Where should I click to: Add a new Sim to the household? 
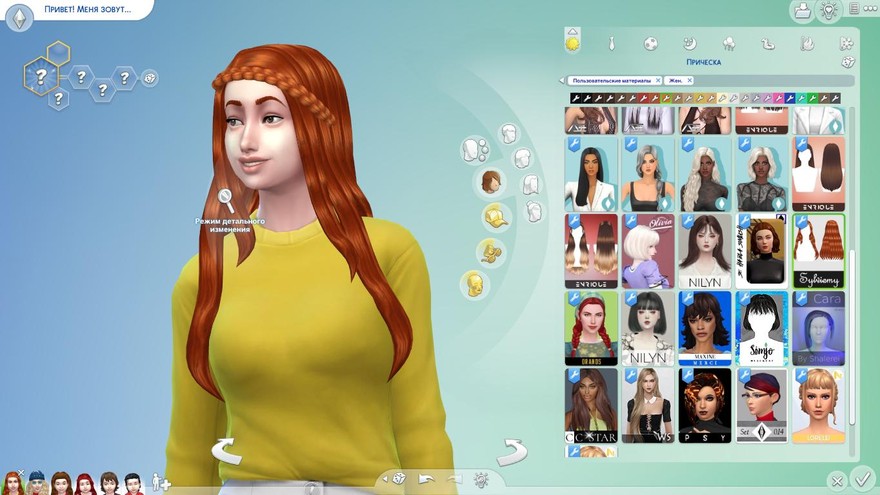pyautogui.click(x=159, y=483)
